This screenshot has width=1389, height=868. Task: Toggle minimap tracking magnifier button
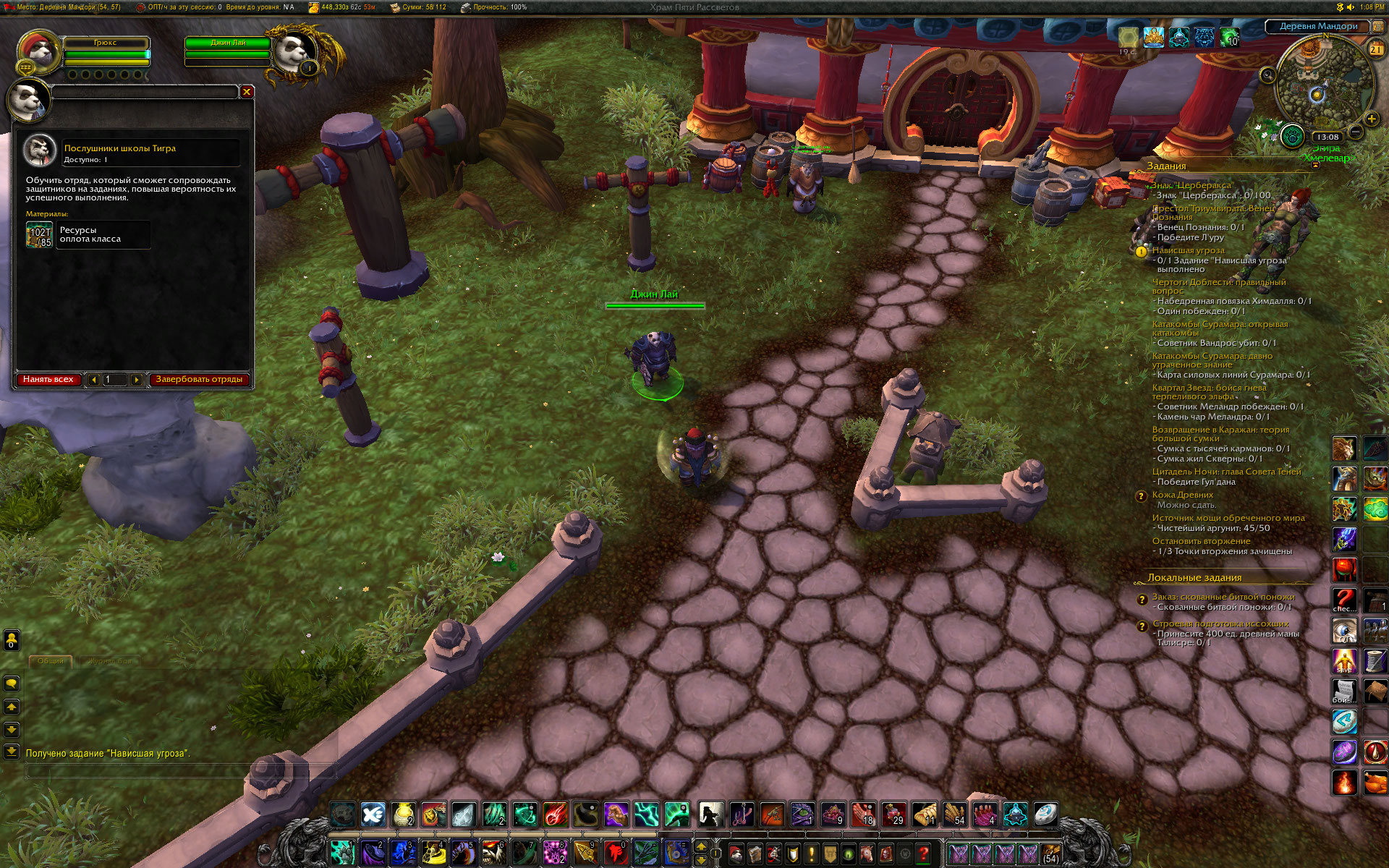tap(1267, 75)
